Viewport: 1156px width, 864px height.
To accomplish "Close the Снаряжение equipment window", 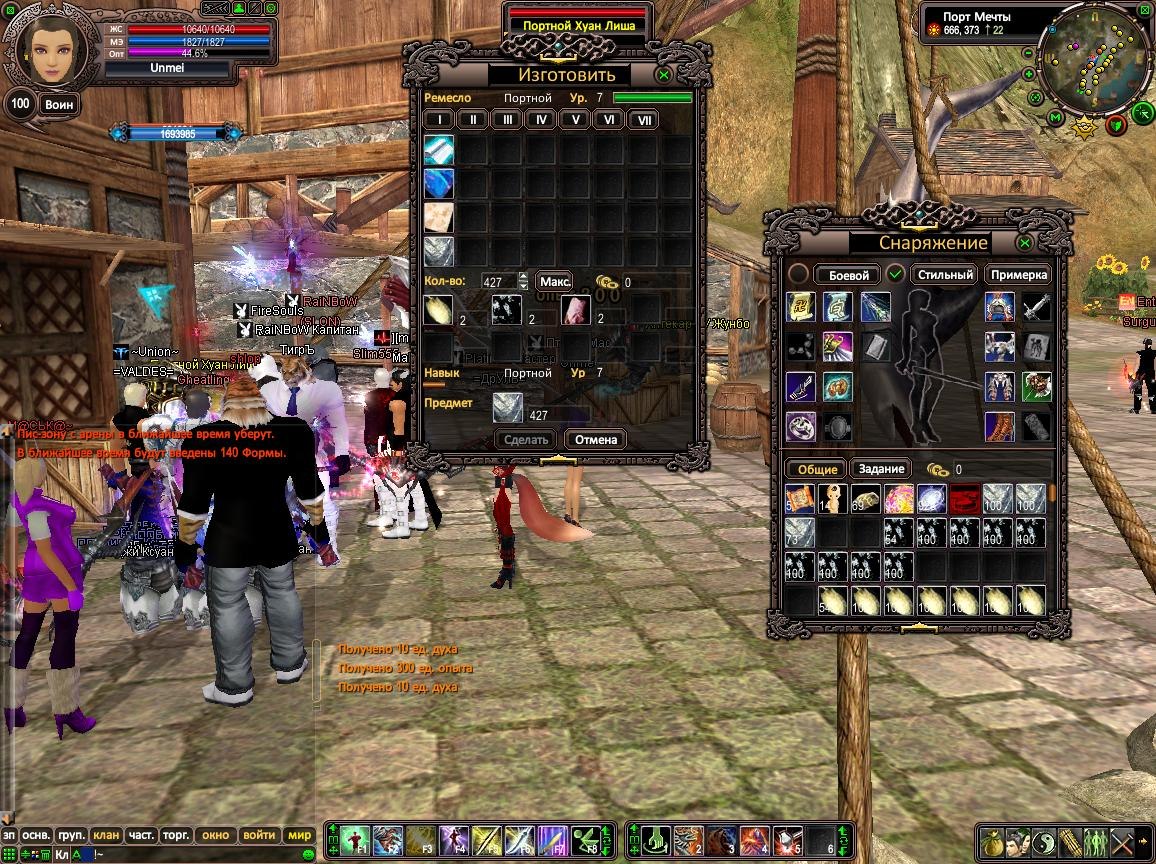I will pyautogui.click(x=1025, y=243).
